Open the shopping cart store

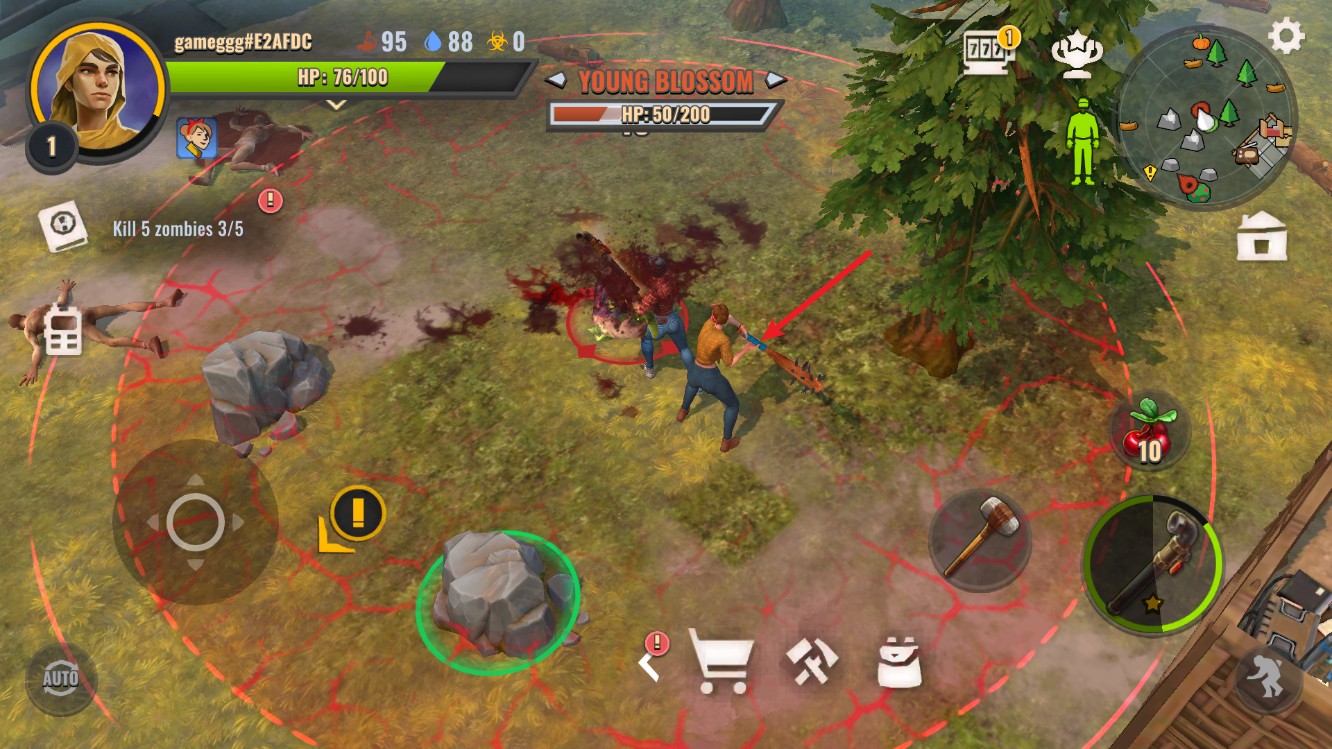pyautogui.click(x=721, y=662)
